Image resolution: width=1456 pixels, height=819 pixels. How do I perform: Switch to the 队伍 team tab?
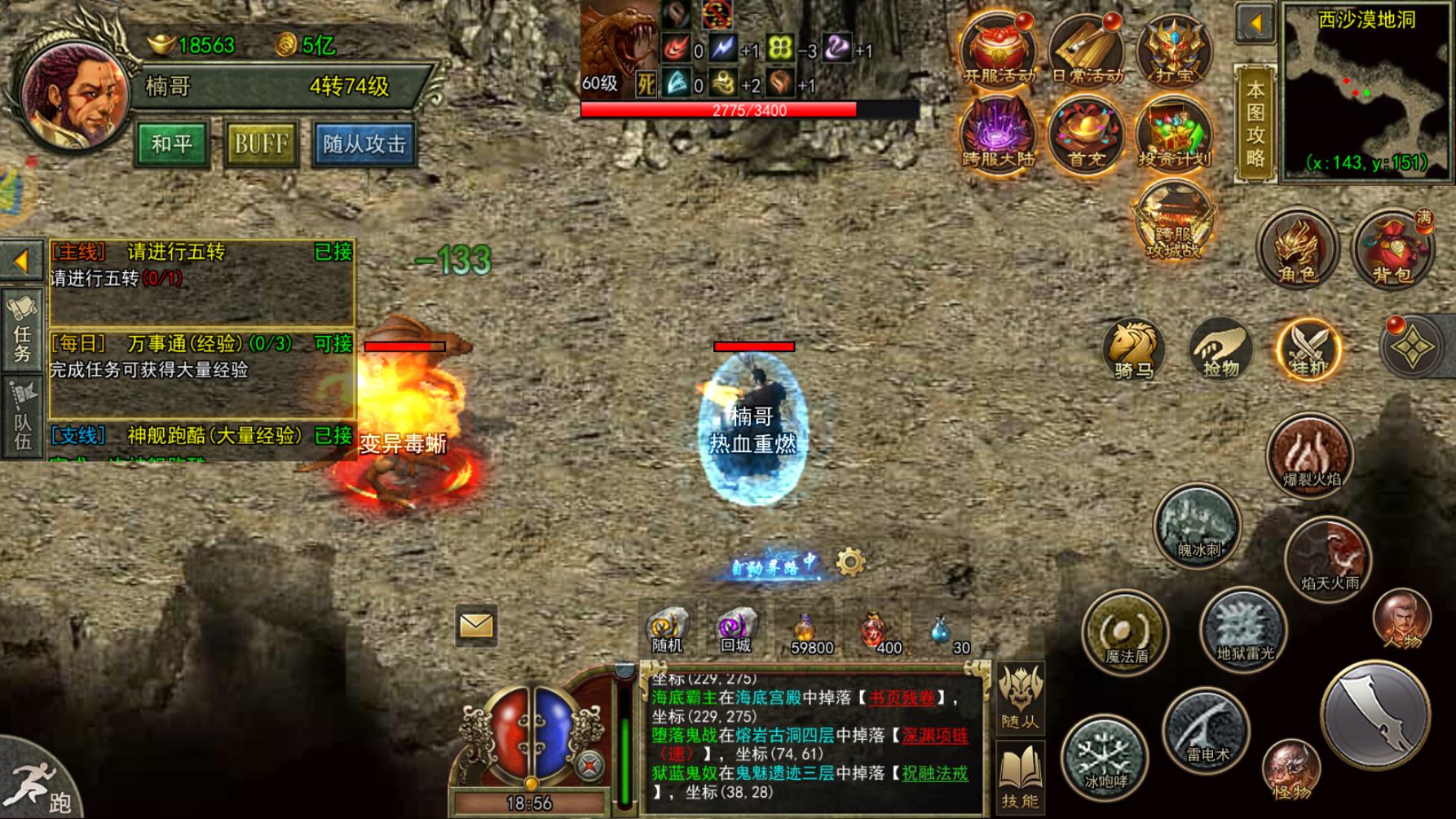tap(22, 417)
